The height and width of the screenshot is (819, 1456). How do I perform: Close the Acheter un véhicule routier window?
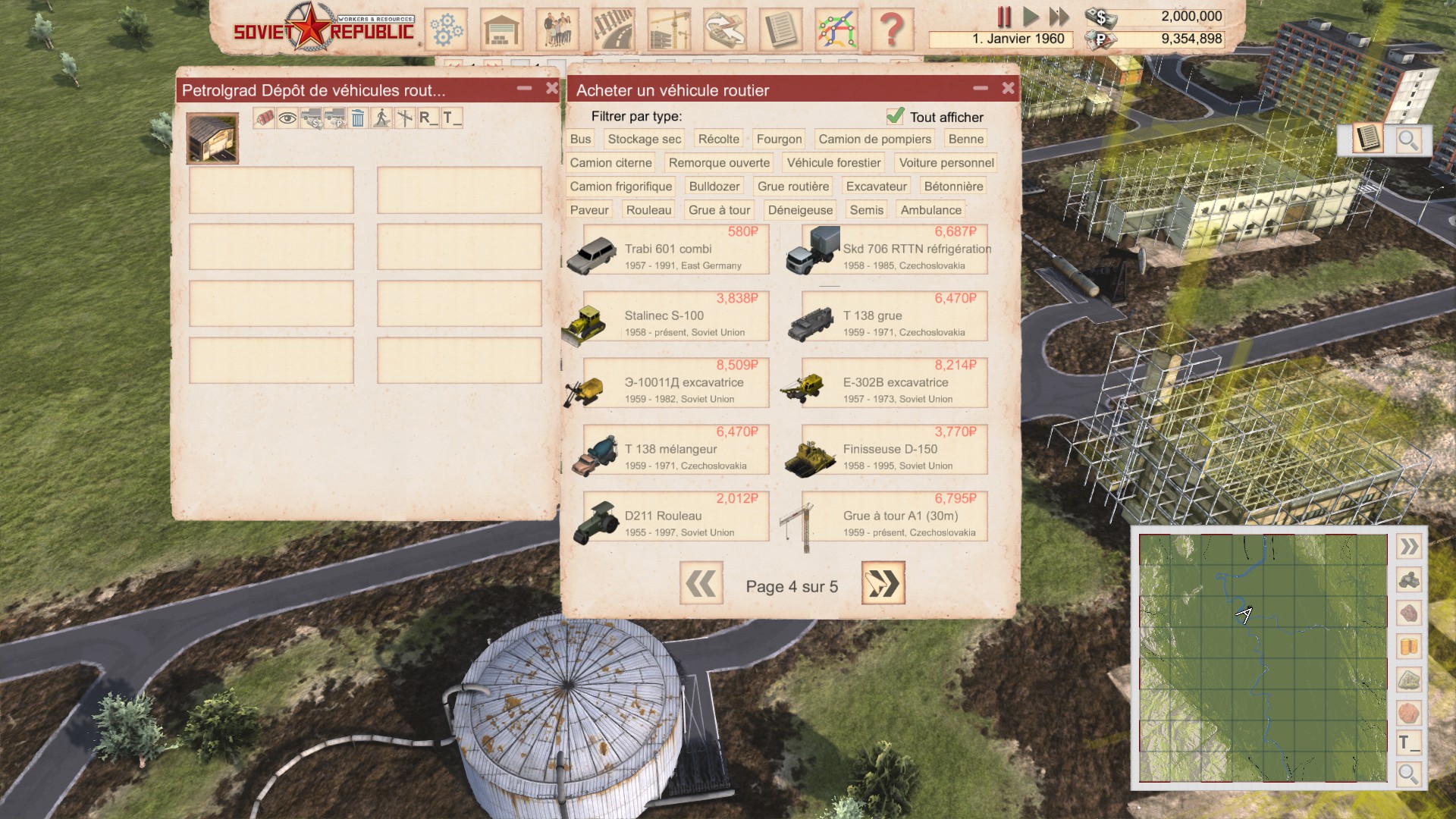(1008, 89)
